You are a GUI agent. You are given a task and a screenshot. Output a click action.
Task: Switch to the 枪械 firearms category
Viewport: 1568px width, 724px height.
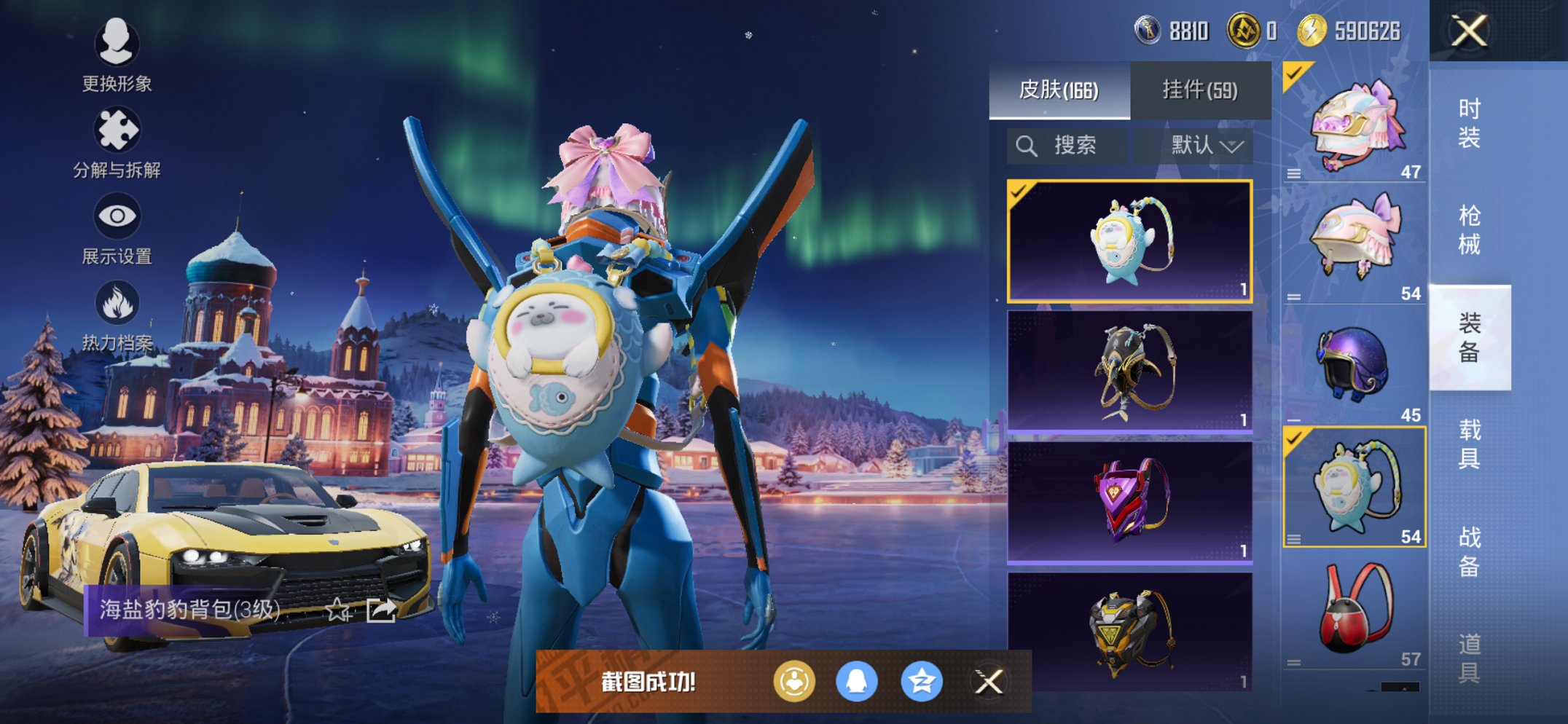click(x=1469, y=229)
